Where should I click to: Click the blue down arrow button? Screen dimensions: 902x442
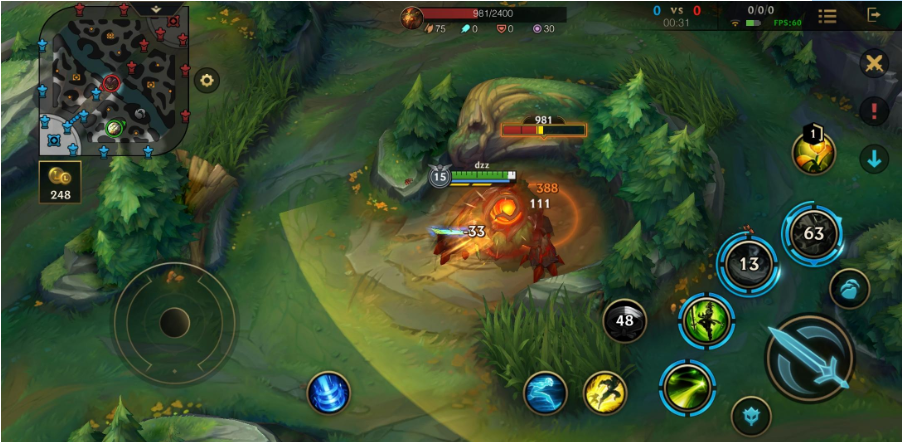point(874,158)
